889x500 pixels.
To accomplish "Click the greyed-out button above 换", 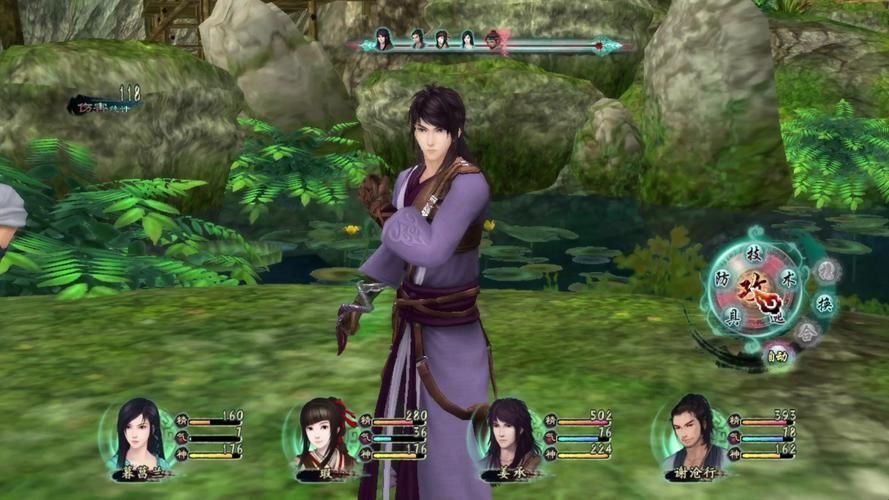I will click(x=827, y=270).
